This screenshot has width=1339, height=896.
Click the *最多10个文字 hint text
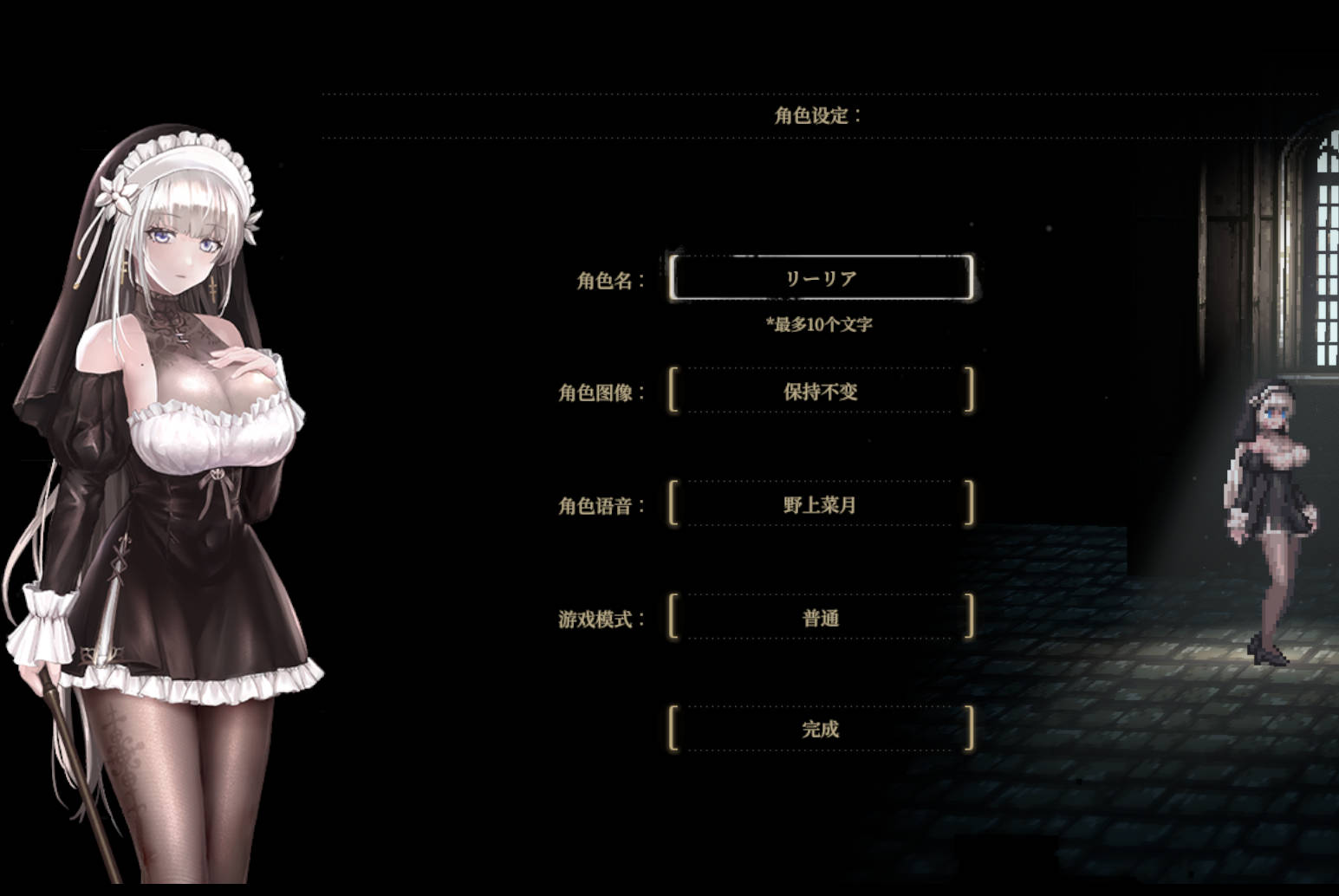pos(820,321)
